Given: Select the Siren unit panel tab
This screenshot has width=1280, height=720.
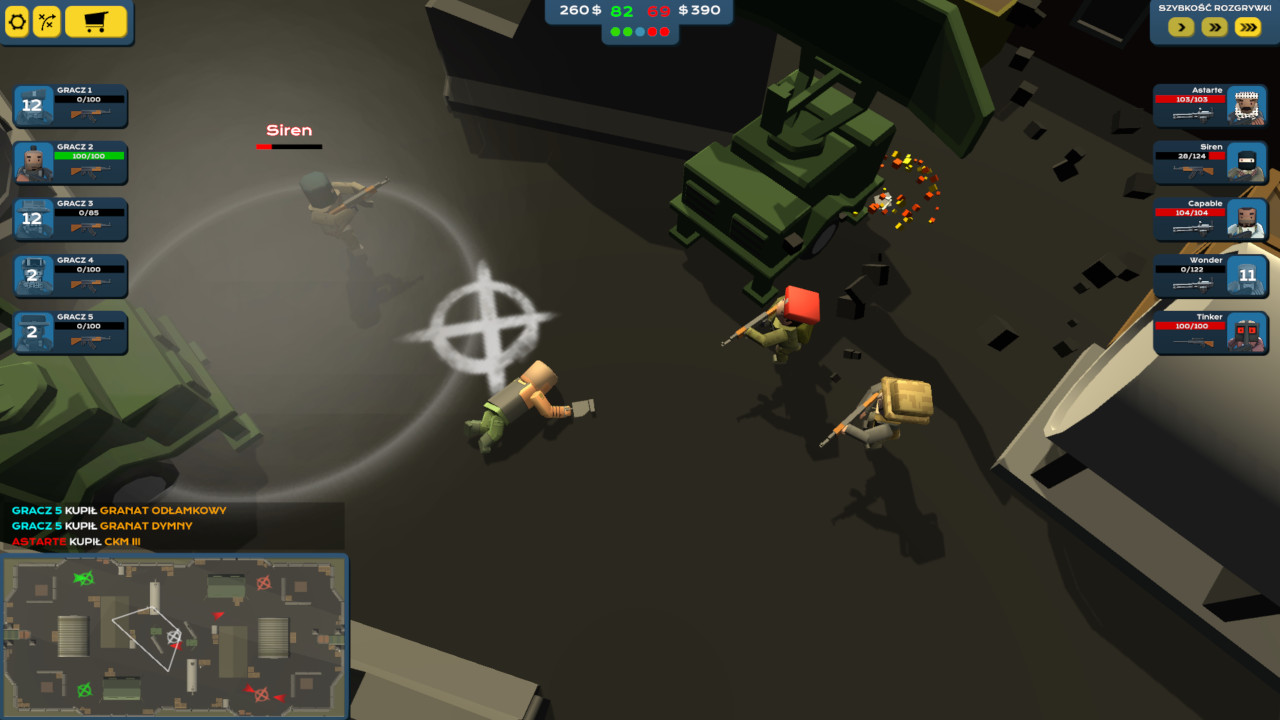Looking at the screenshot, I should tap(1210, 162).
